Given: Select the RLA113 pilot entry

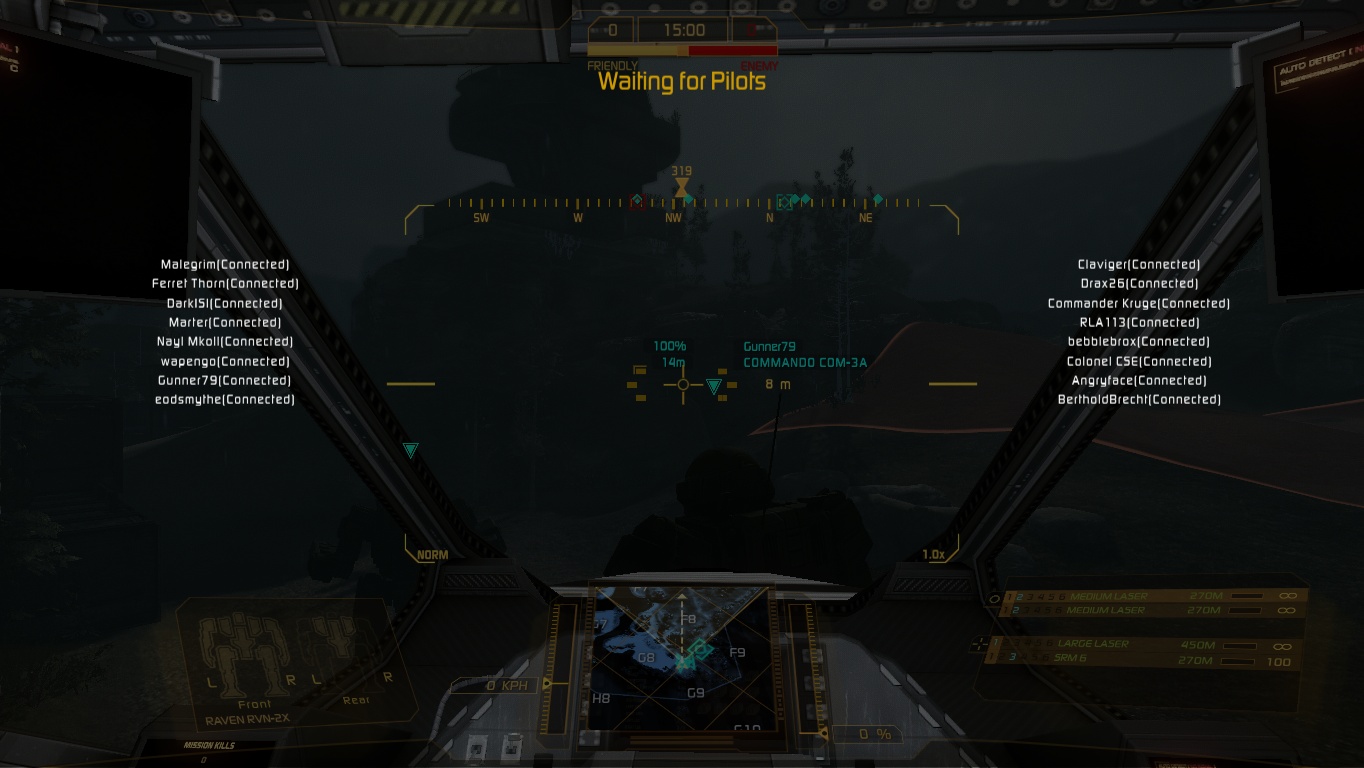Looking at the screenshot, I should click(x=1139, y=322).
